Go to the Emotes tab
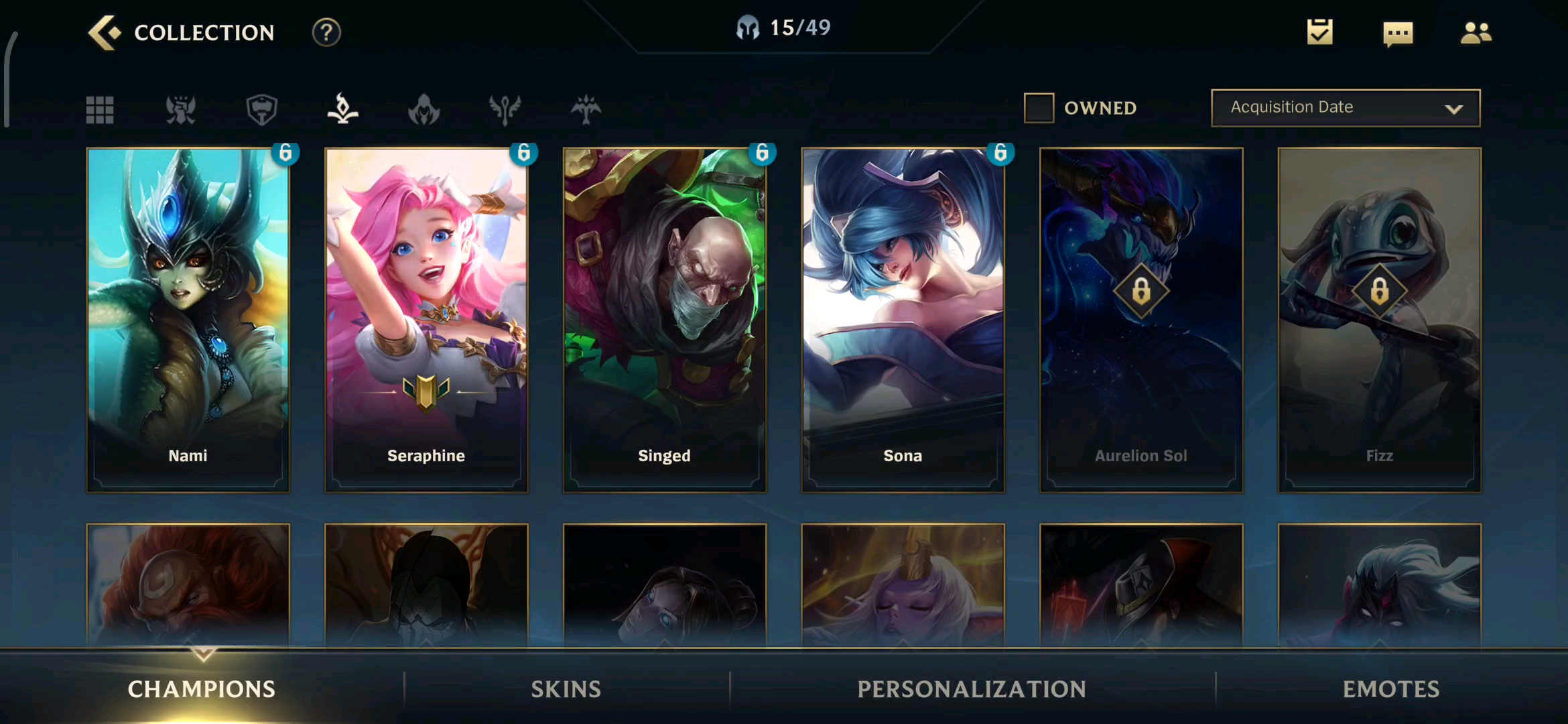 coord(1391,689)
